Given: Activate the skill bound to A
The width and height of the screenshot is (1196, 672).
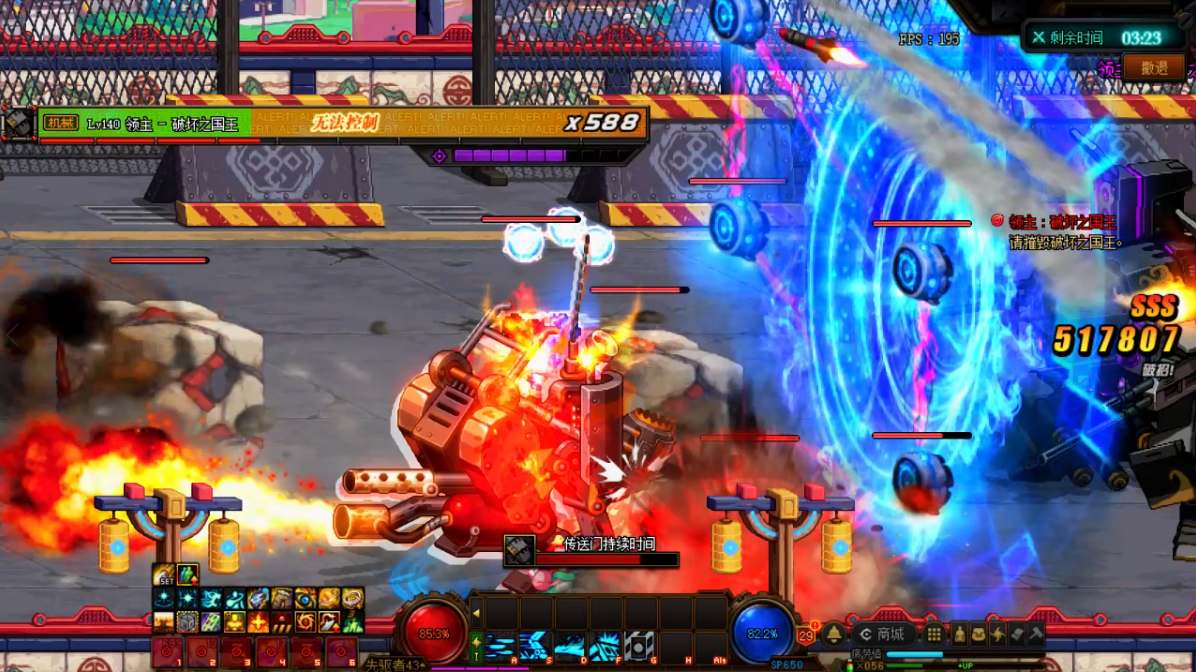Looking at the screenshot, I should tap(500, 646).
